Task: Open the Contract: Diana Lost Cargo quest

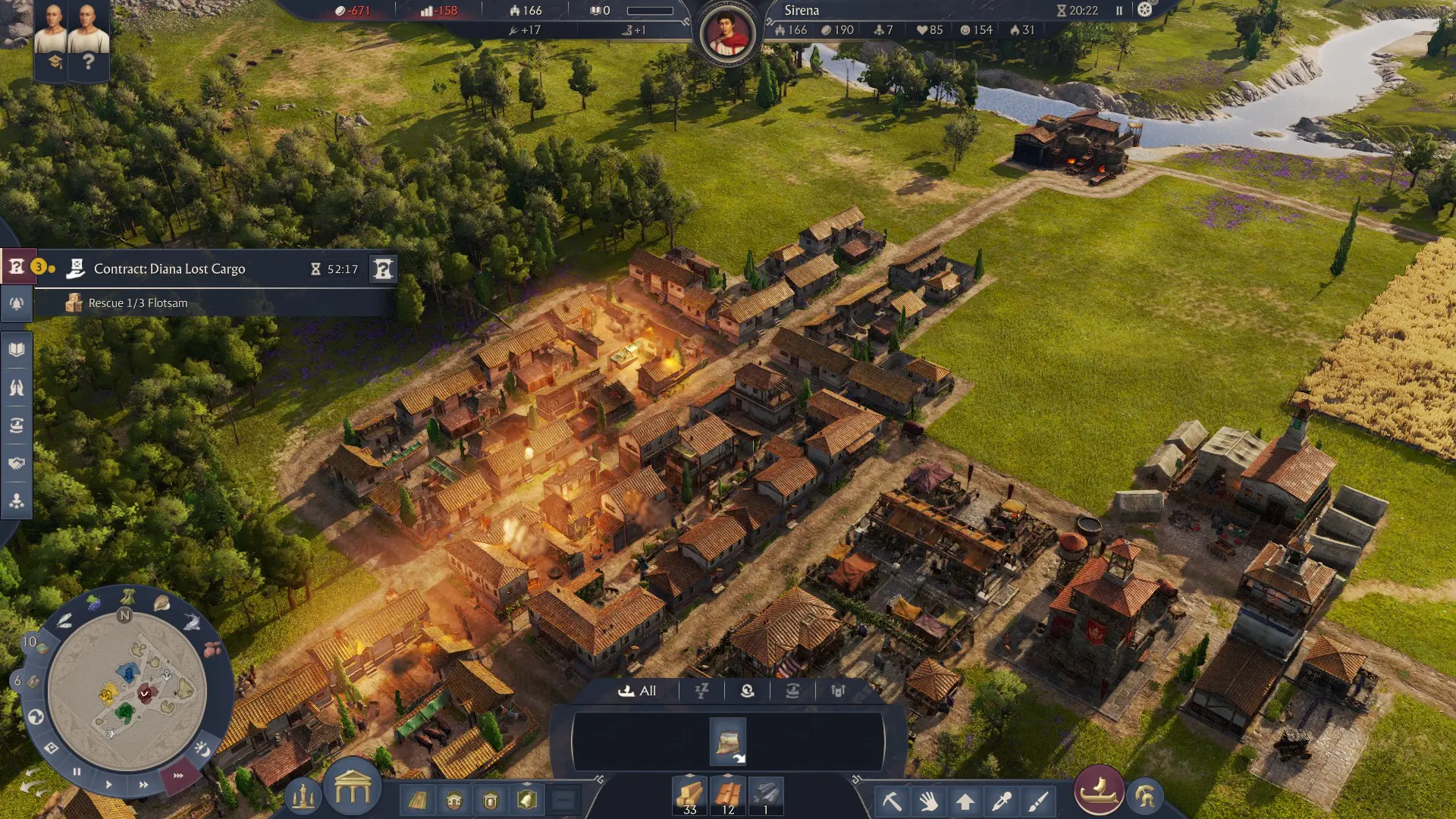Action: tap(169, 269)
